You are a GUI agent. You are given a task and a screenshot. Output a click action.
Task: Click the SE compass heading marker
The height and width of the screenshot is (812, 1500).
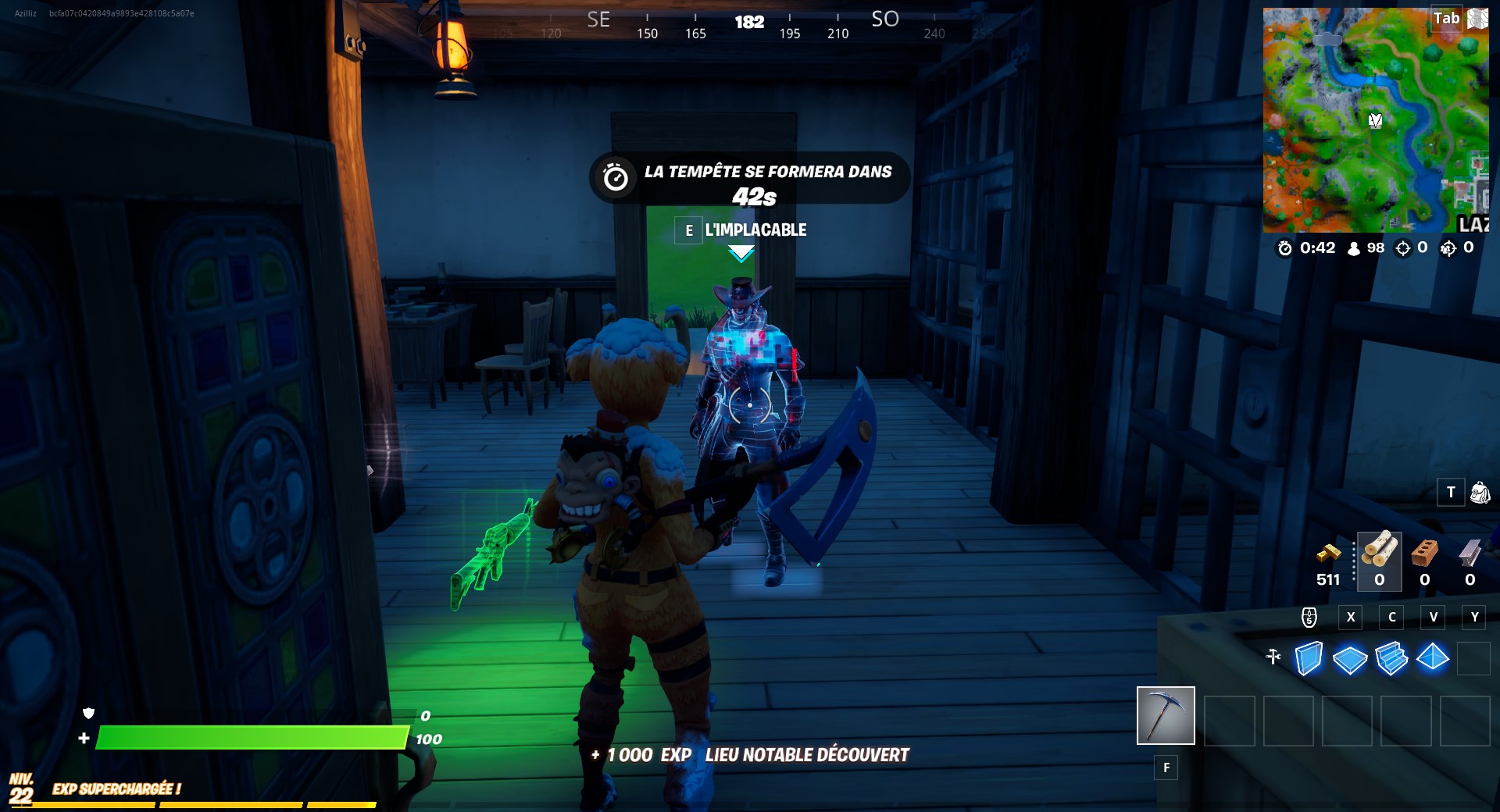(598, 20)
